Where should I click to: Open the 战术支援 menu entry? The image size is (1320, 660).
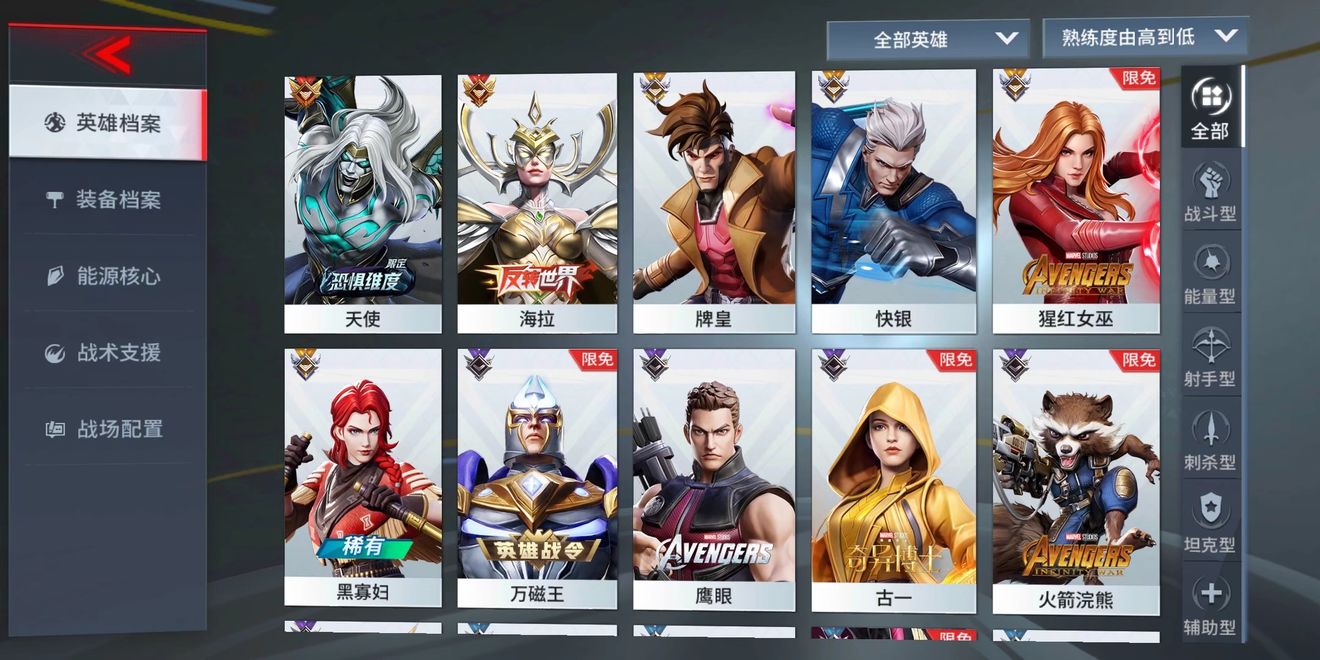[x=107, y=352]
